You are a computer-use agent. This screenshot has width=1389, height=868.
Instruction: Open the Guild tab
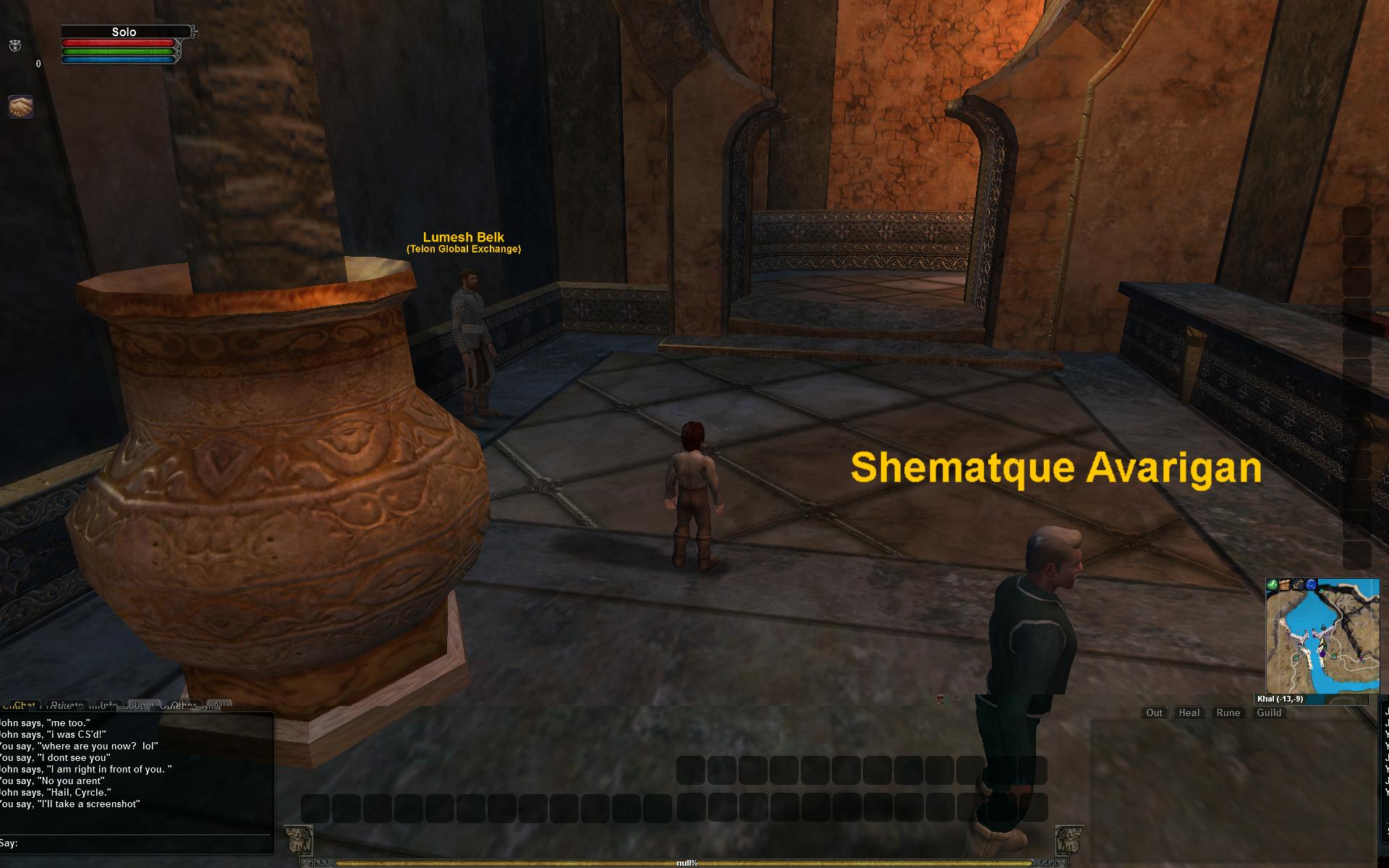[x=1269, y=712]
